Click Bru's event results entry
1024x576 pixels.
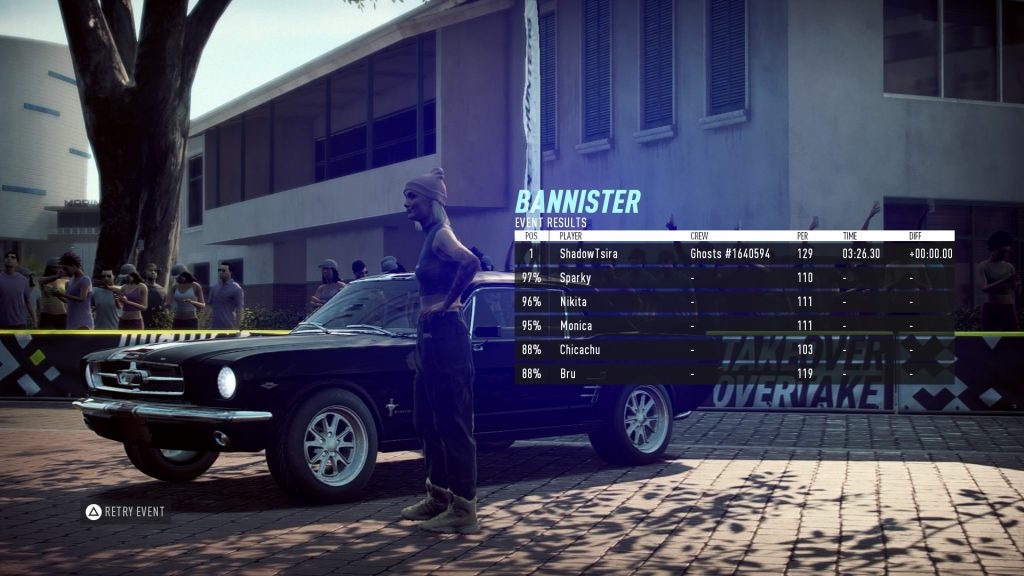(734, 374)
